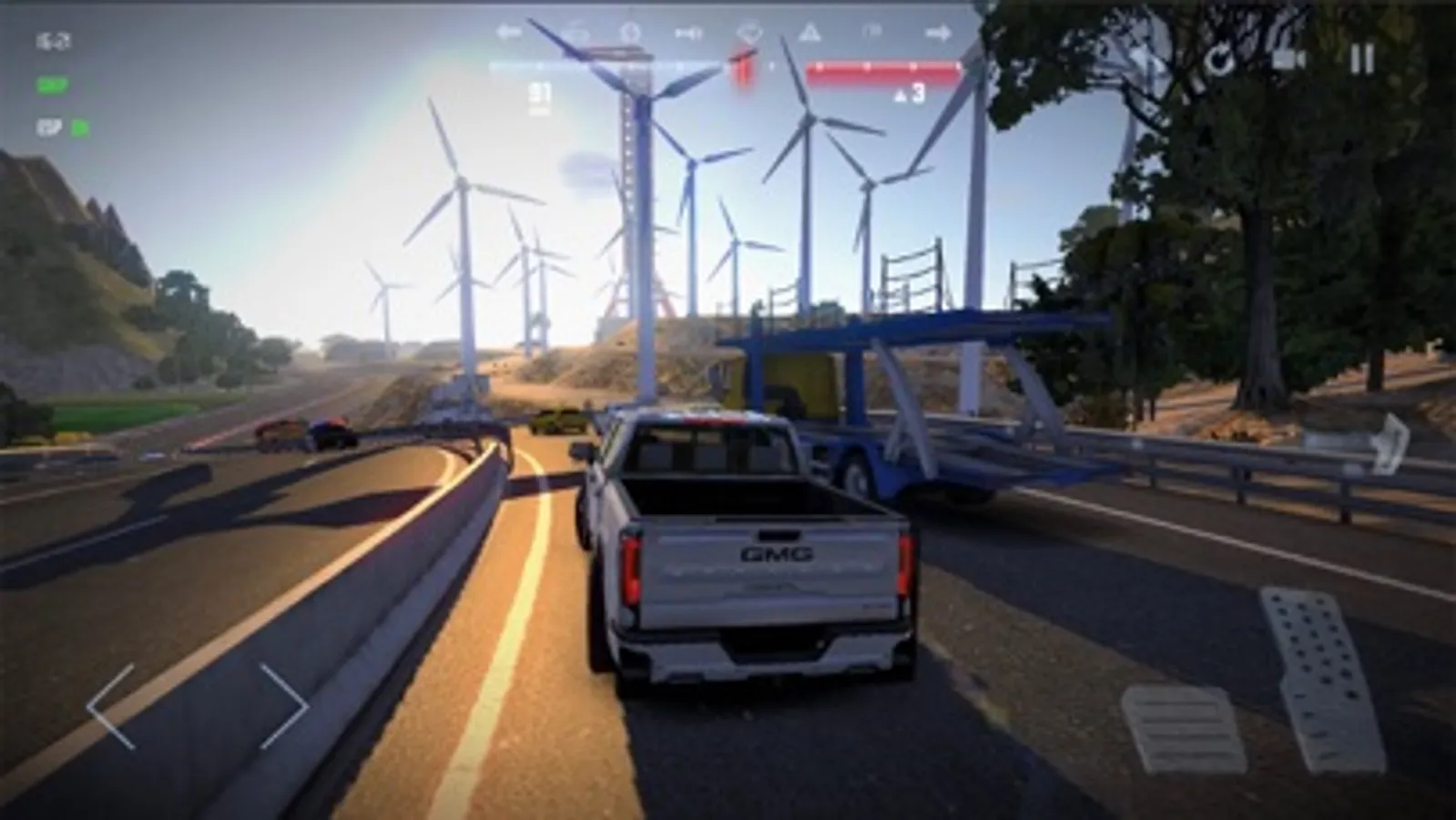Open the stats panel at top left
The height and width of the screenshot is (820, 1456).
coord(53,39)
